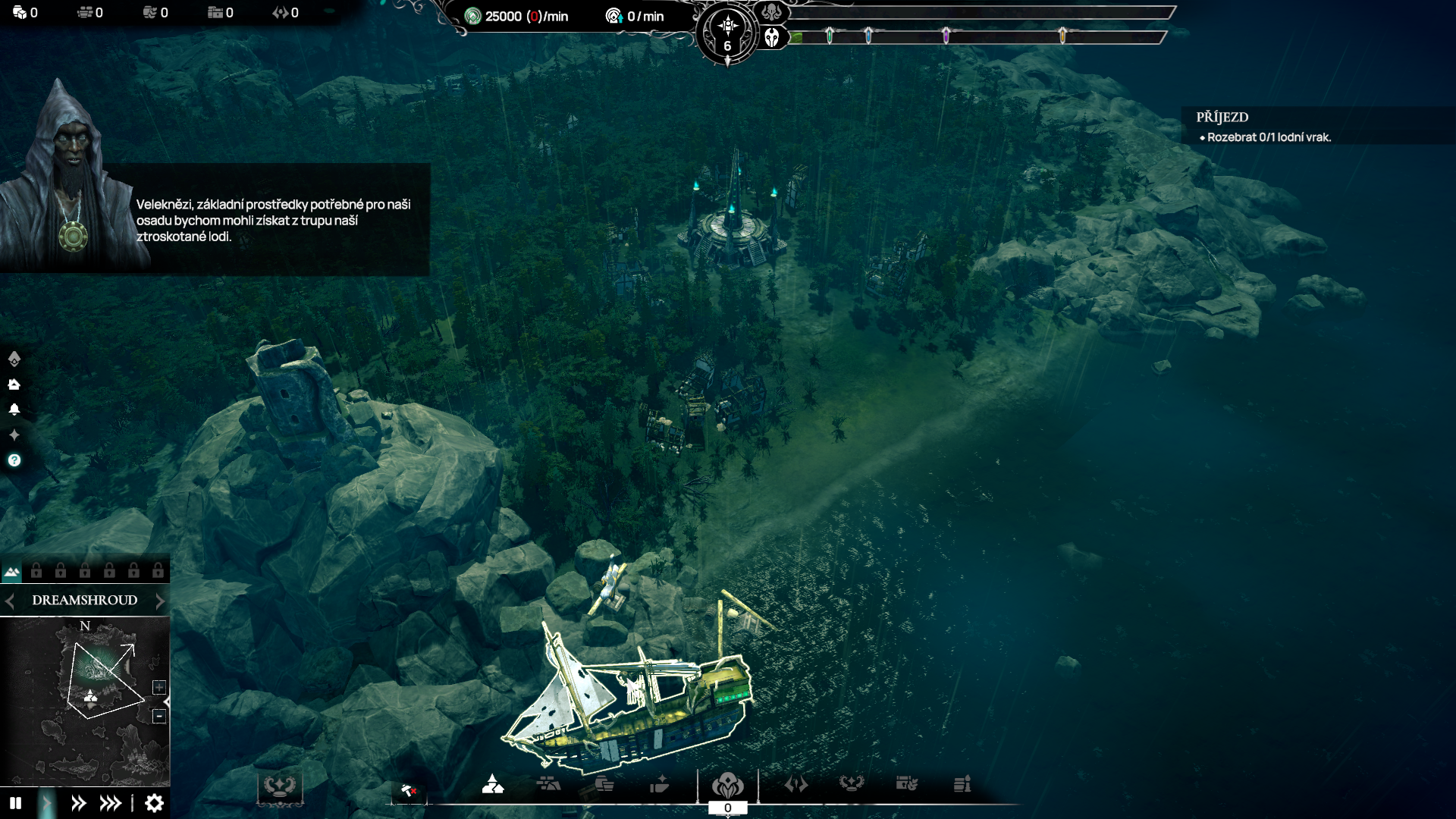
Task: Open settings via the gear icon
Action: [154, 803]
